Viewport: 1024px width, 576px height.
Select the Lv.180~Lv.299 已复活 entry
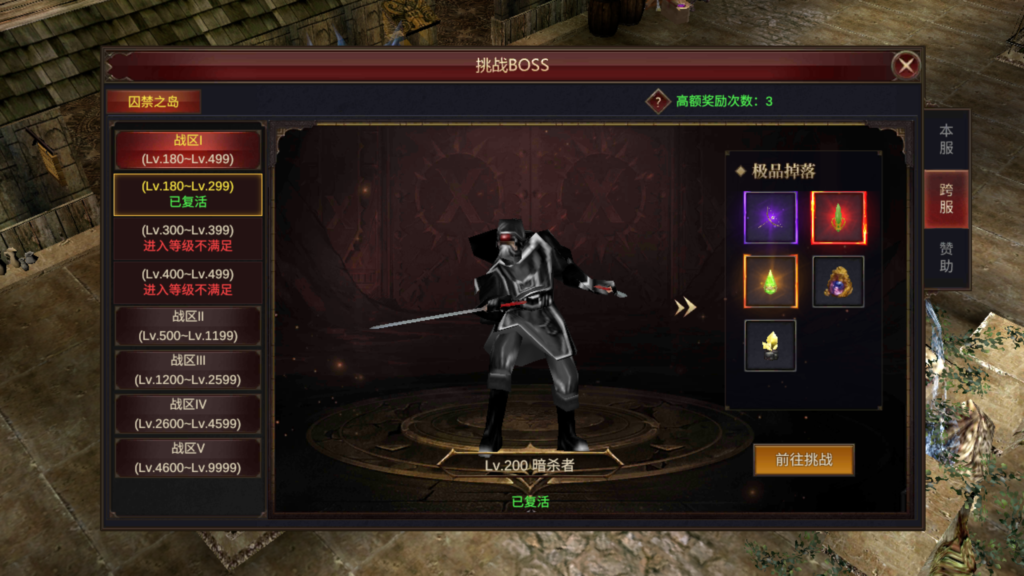click(187, 194)
